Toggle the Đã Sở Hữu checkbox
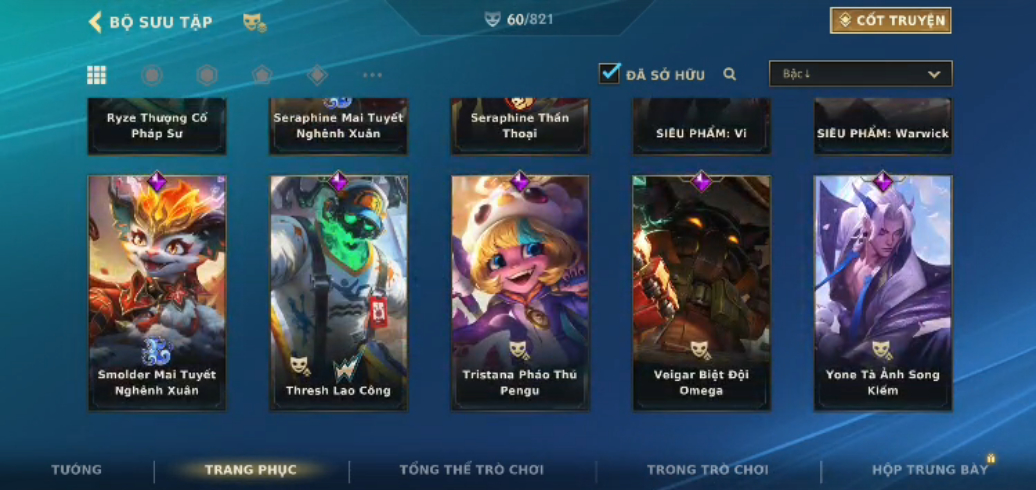This screenshot has height=490, width=1036. [610, 74]
